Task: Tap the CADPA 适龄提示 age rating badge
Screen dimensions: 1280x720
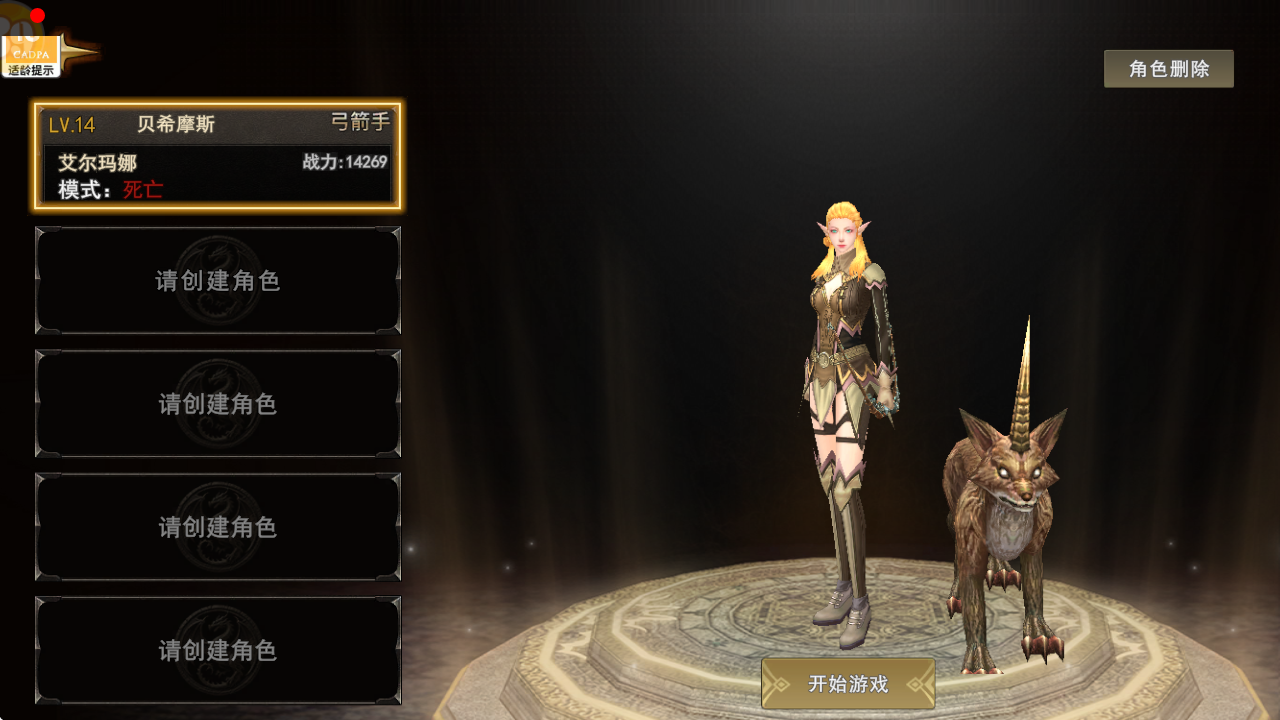Action: pyautogui.click(x=31, y=55)
